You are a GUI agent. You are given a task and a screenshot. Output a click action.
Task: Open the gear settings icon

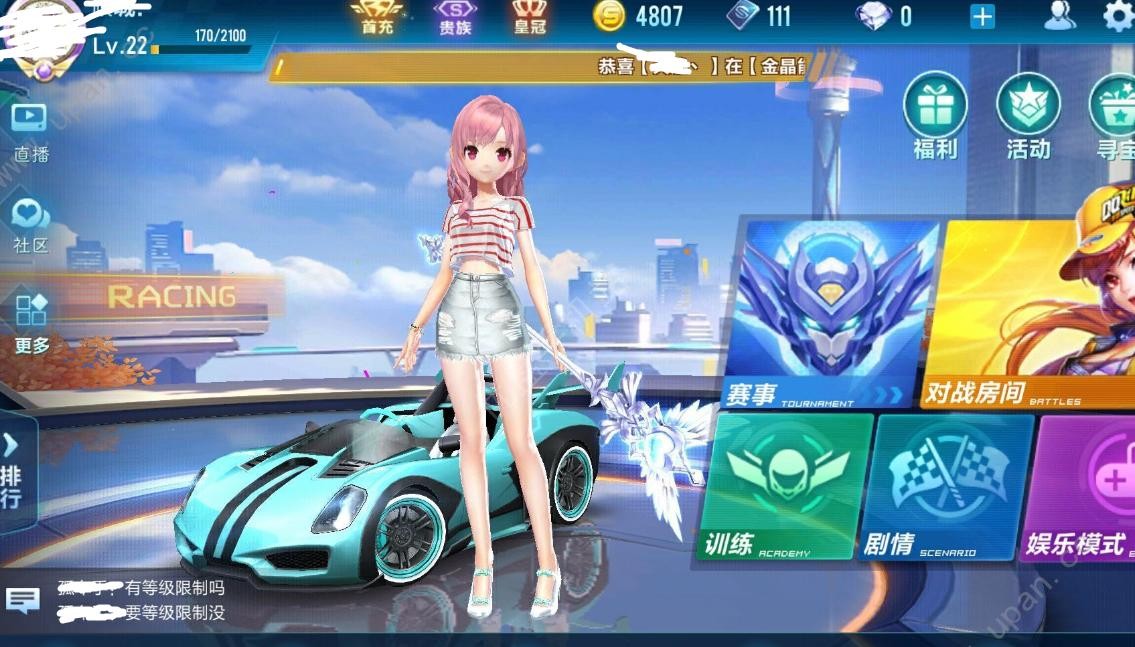click(x=1117, y=16)
